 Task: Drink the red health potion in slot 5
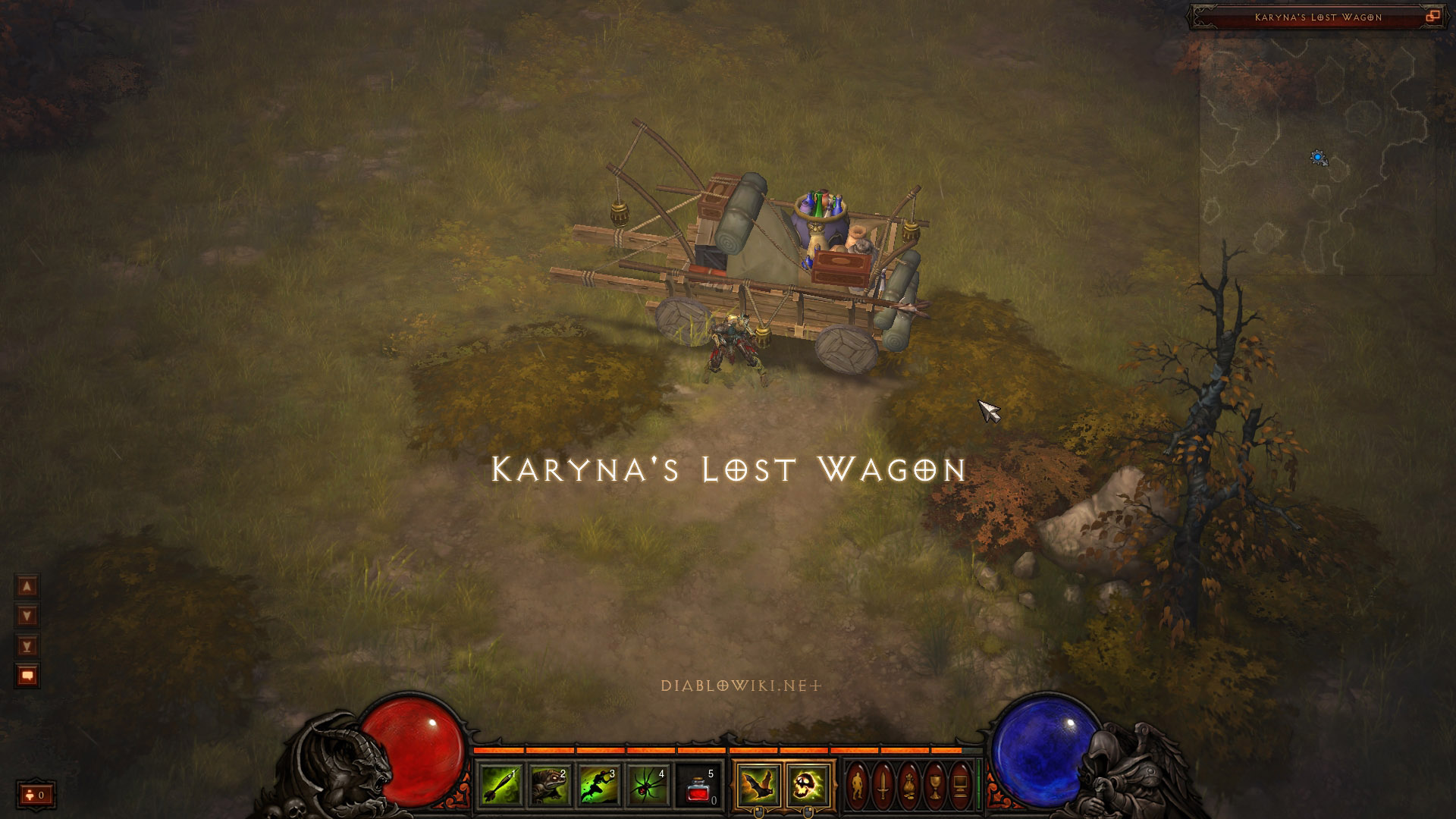tap(698, 785)
